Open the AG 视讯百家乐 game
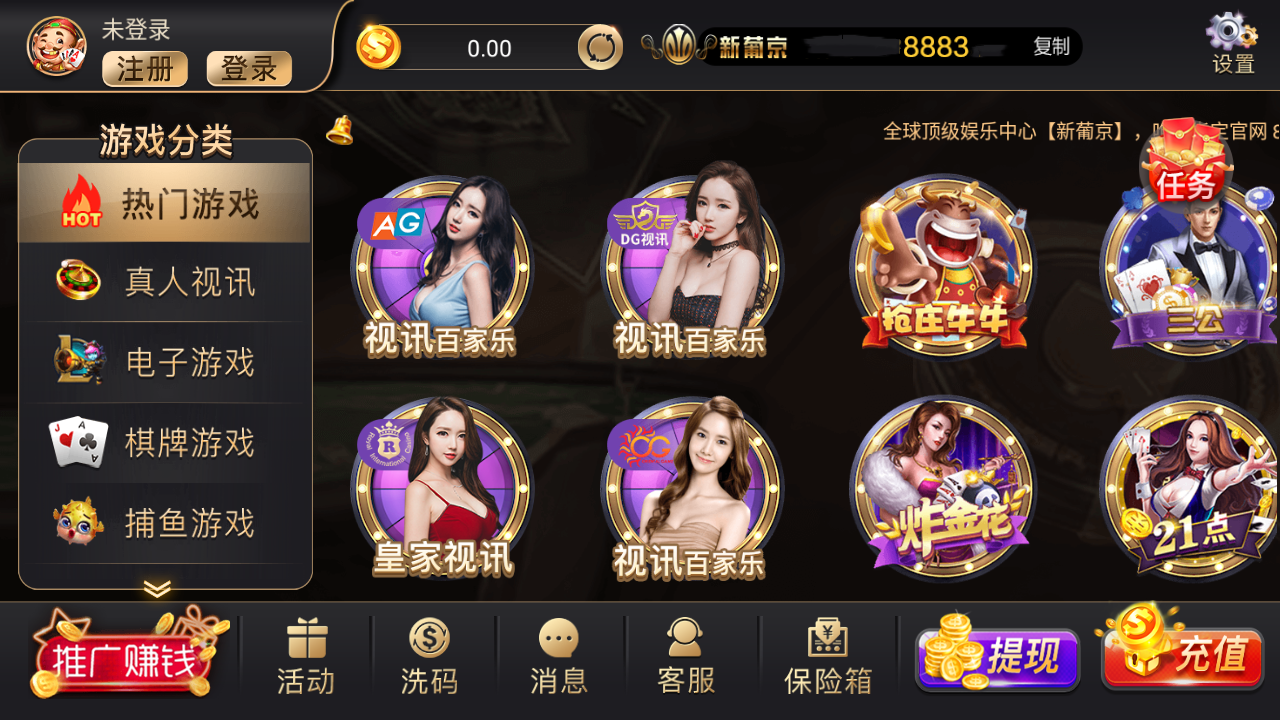 [440, 270]
